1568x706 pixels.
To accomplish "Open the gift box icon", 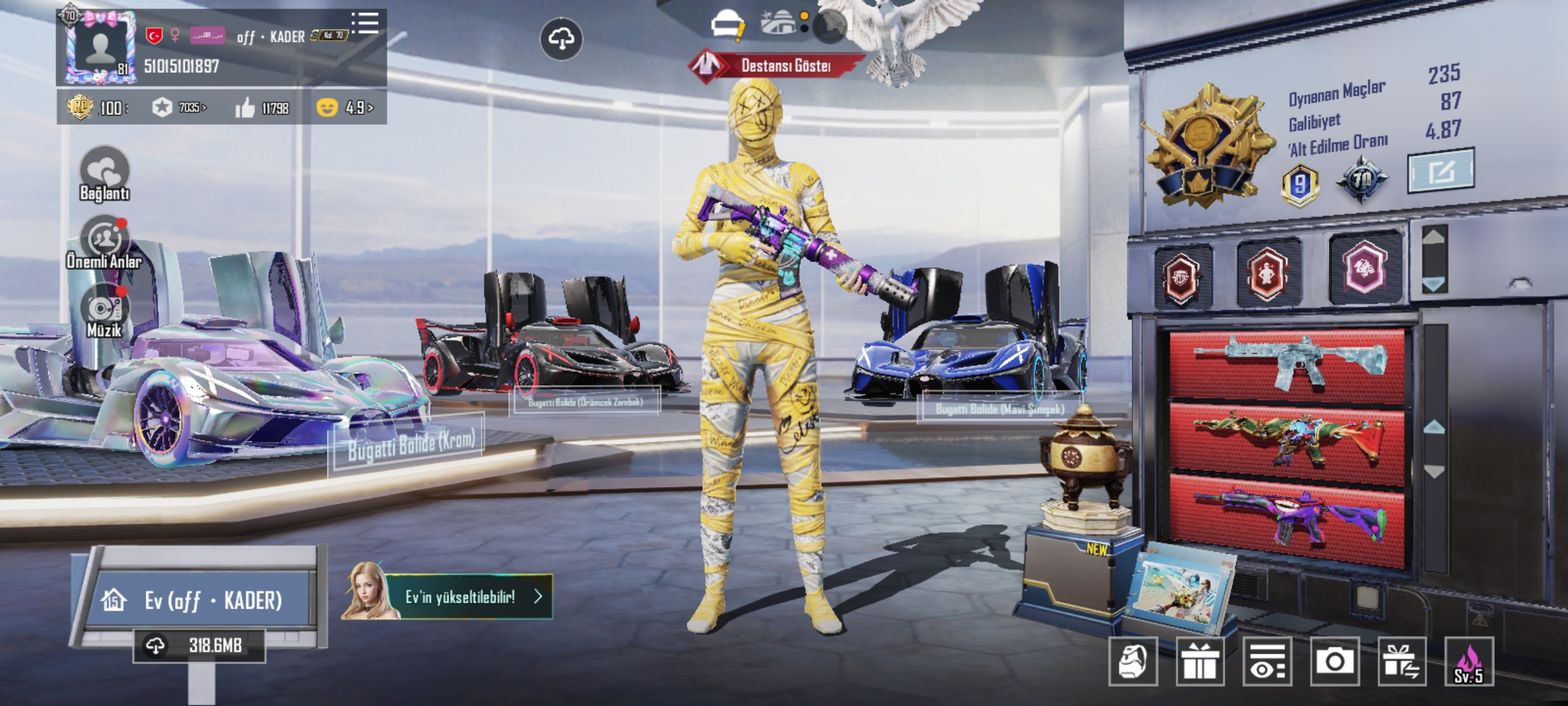I will point(1200,662).
